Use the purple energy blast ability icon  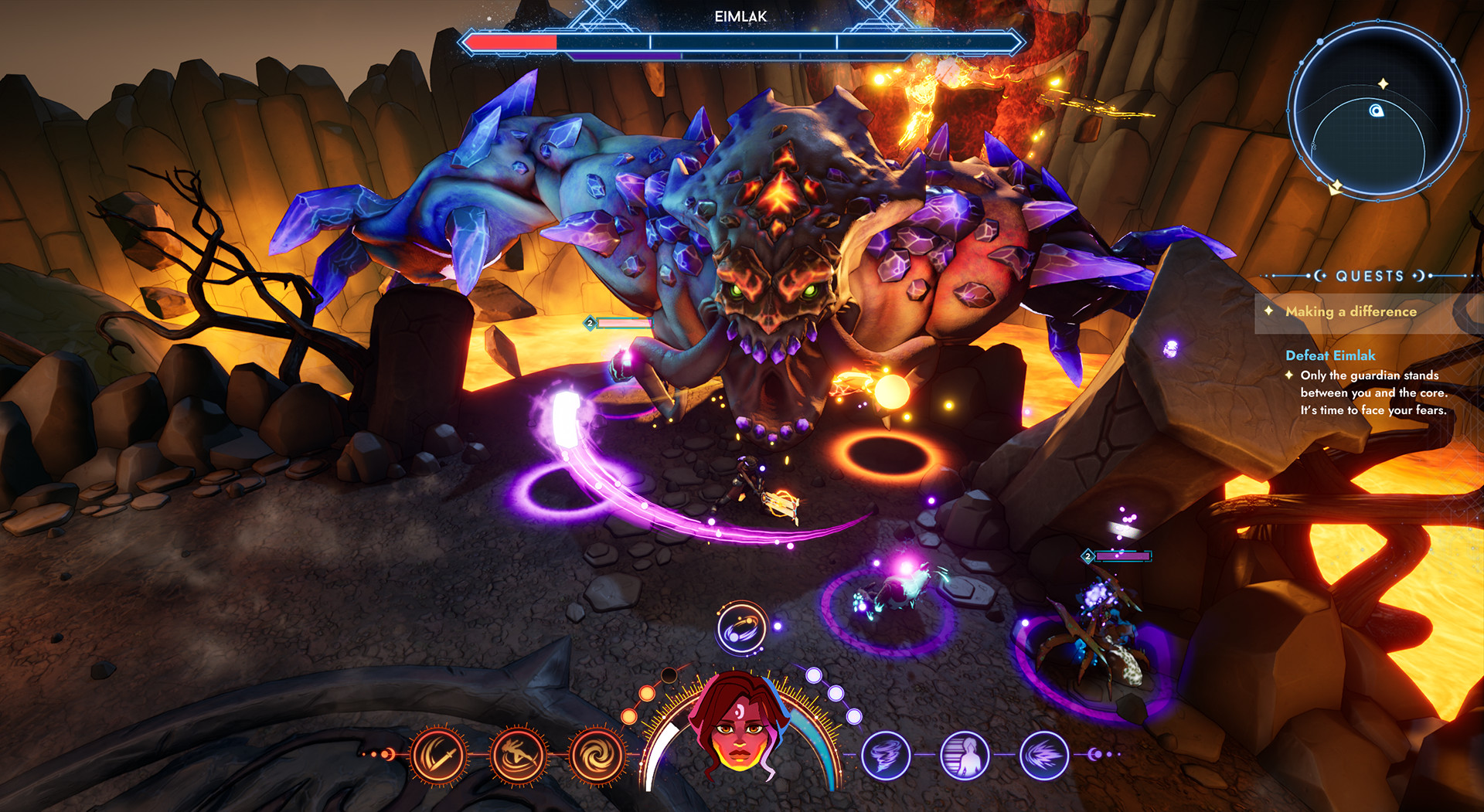pyautogui.click(x=1046, y=756)
